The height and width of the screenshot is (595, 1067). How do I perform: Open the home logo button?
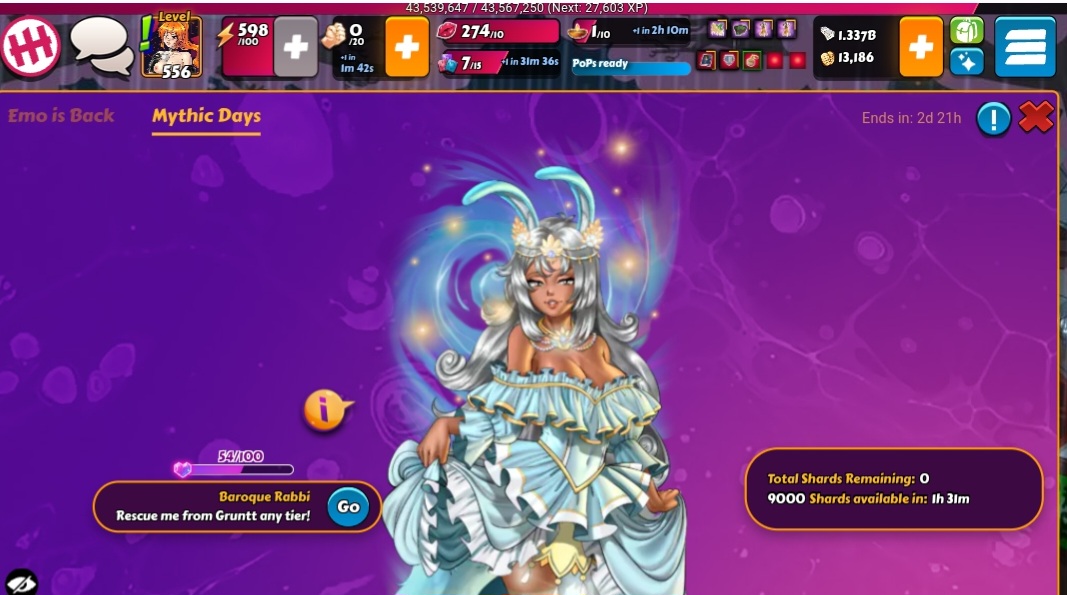tap(30, 46)
